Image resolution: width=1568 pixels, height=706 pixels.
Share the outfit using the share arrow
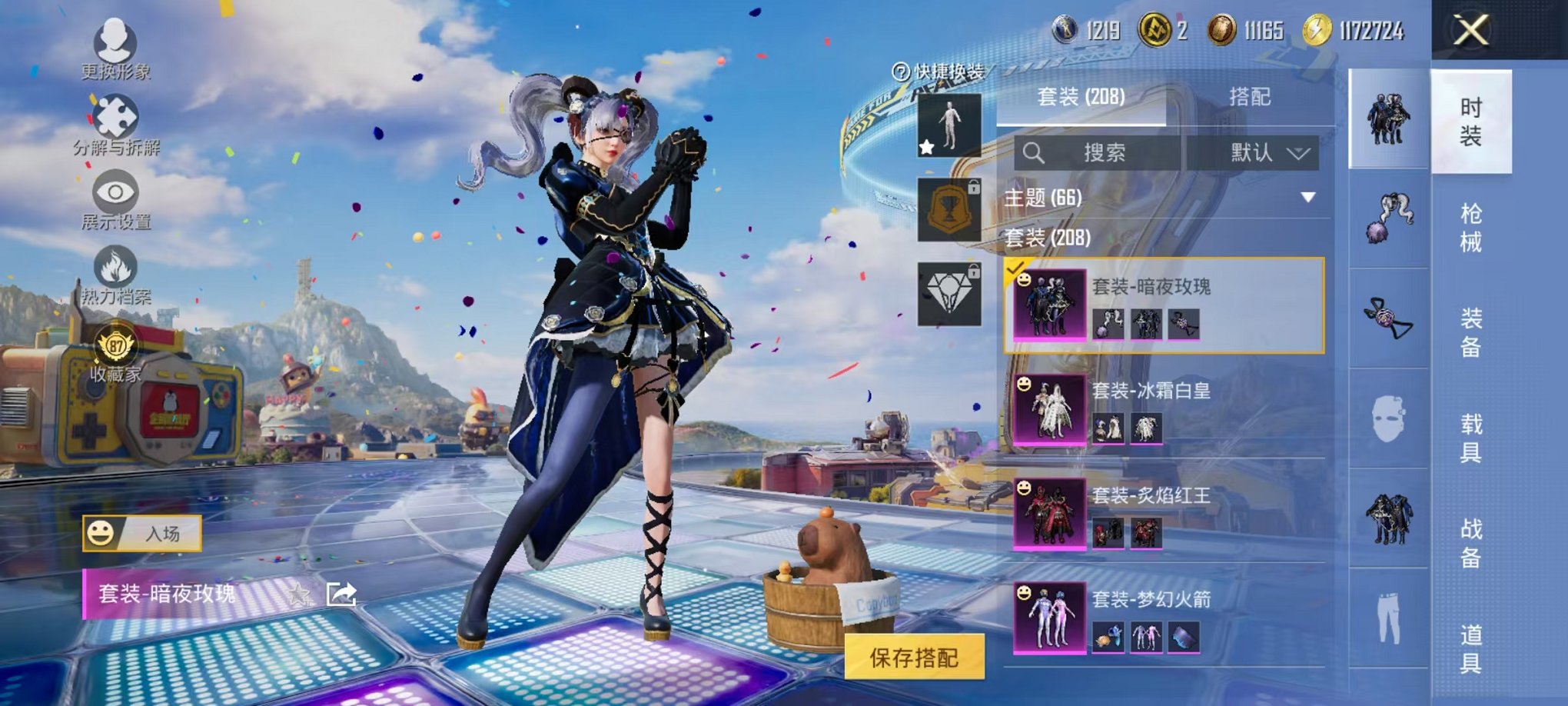(x=341, y=594)
